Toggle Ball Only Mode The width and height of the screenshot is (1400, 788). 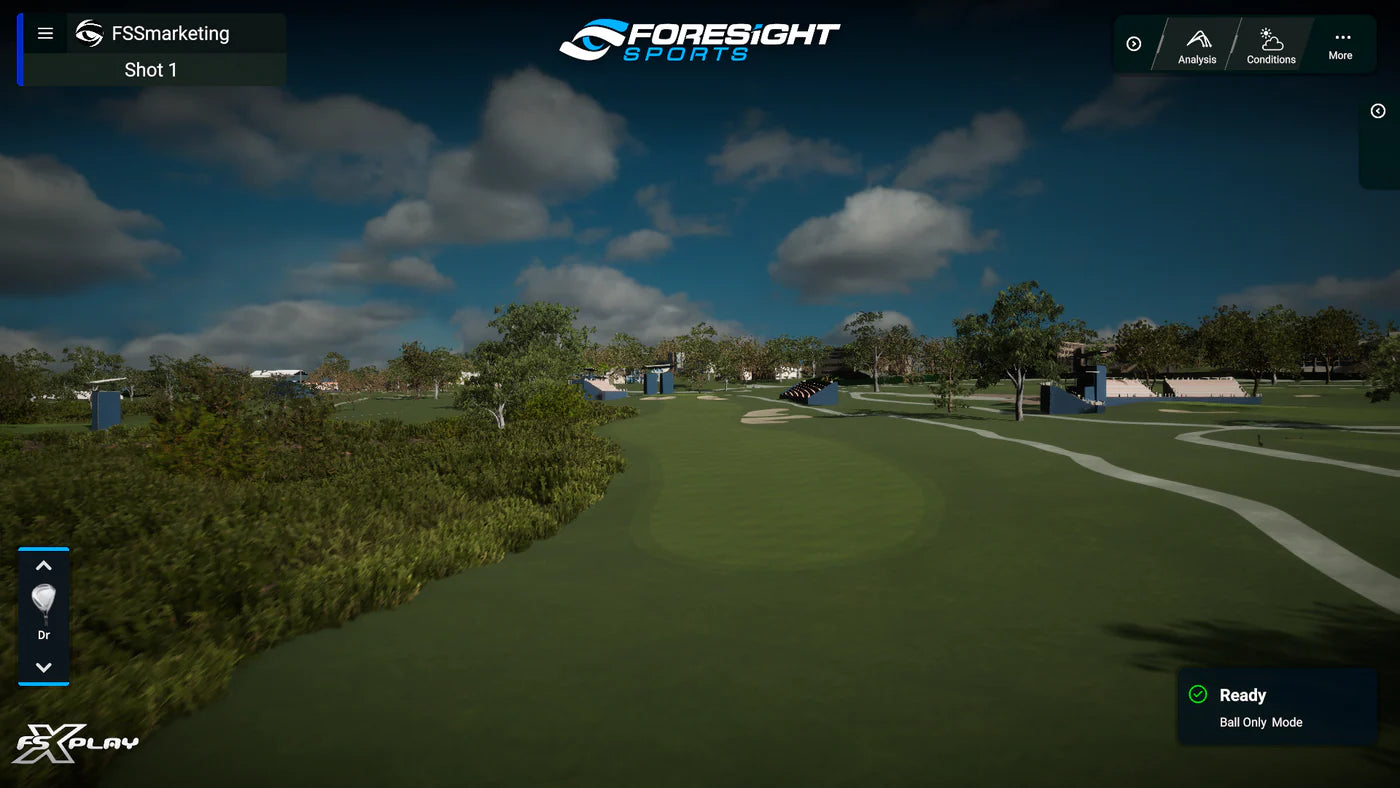coord(1260,722)
